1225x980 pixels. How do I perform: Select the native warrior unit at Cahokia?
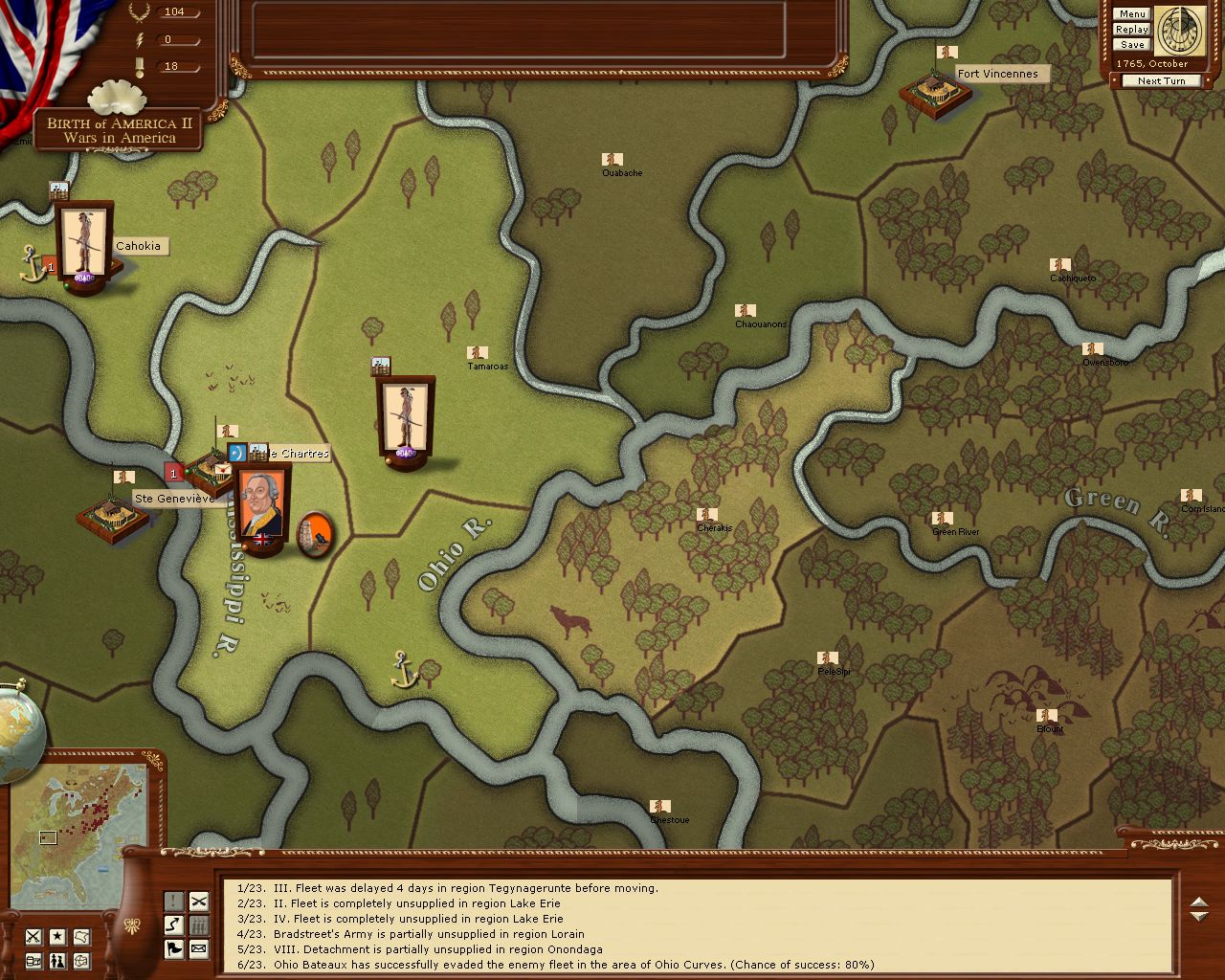pos(84,243)
